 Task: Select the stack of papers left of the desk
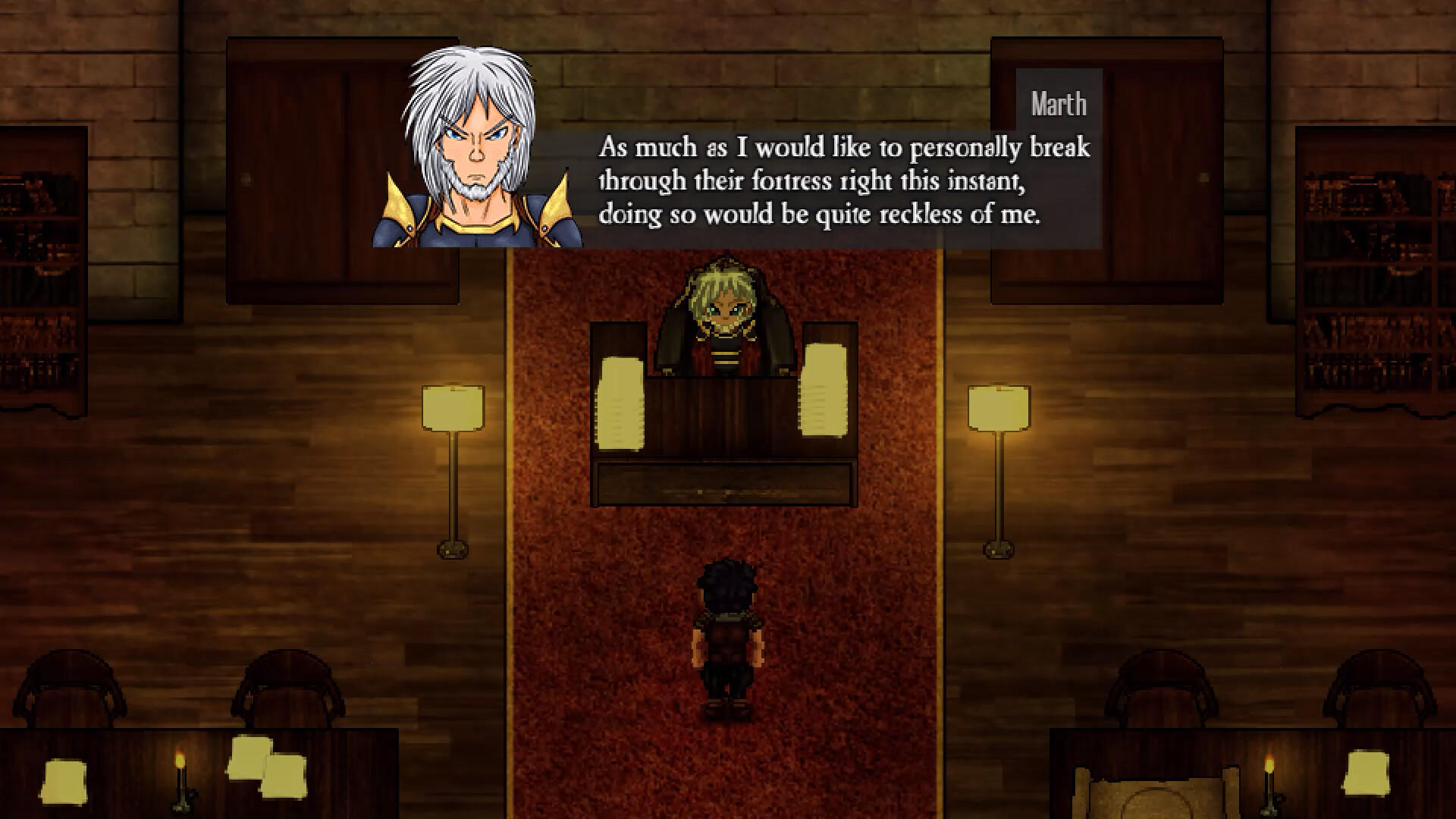(622, 402)
